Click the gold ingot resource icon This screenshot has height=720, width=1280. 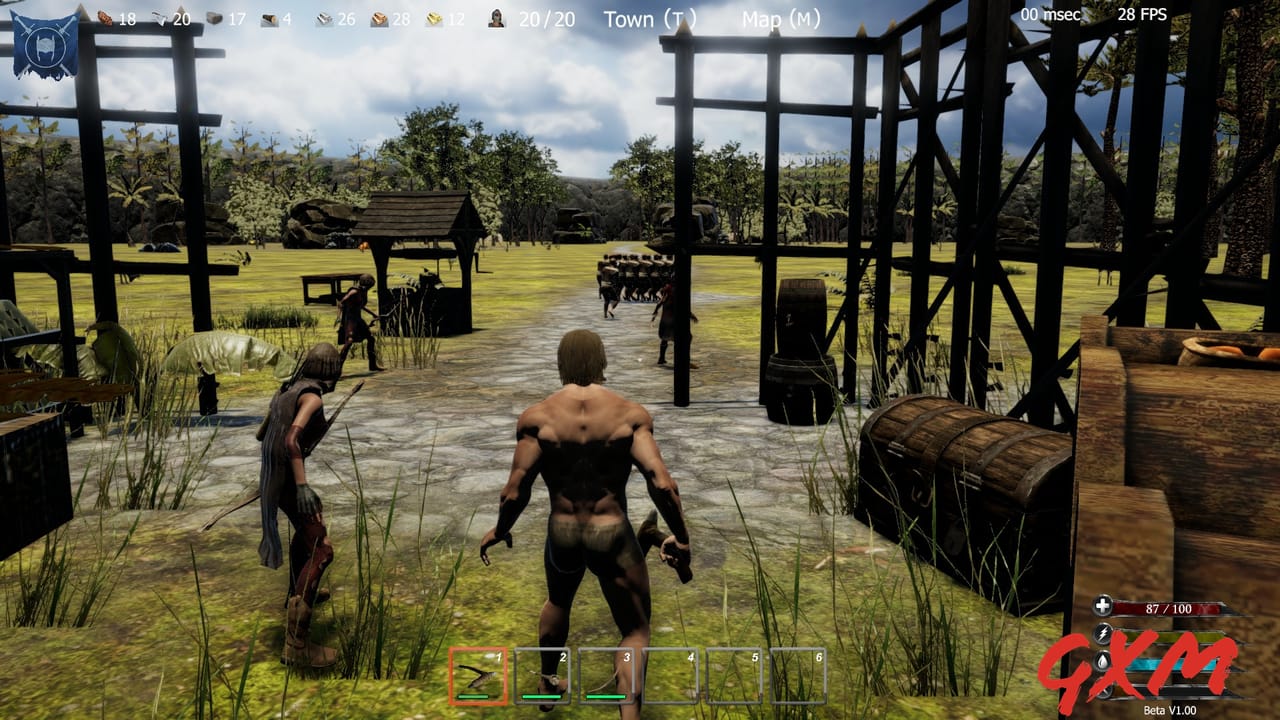[433, 19]
